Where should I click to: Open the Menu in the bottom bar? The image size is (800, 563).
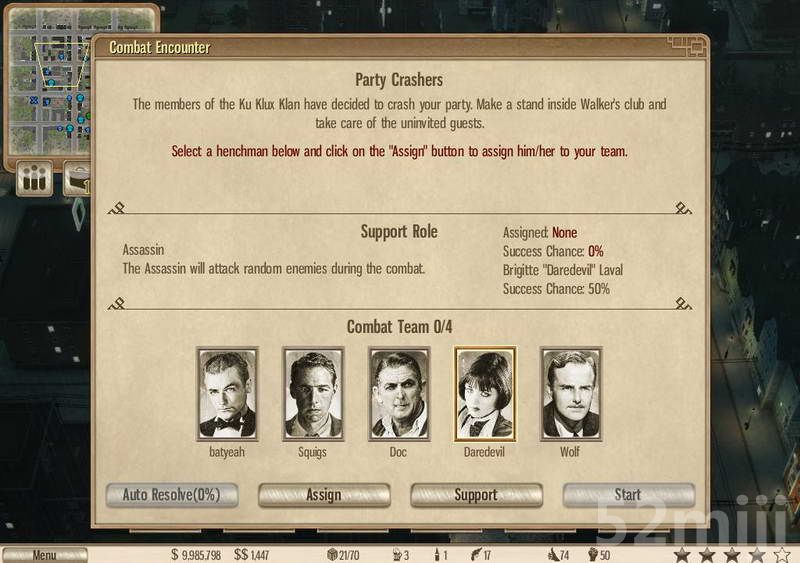point(44,555)
